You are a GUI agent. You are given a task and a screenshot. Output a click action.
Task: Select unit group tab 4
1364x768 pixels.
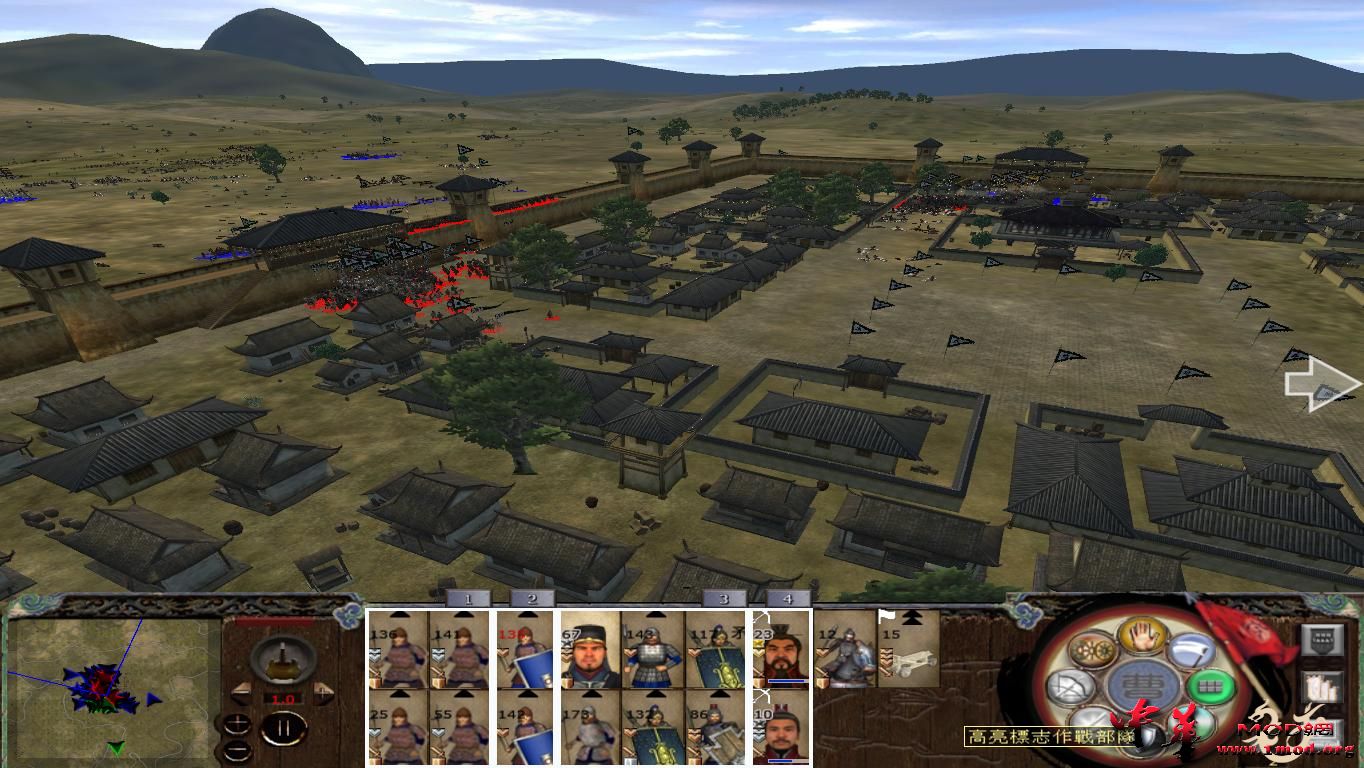point(787,598)
